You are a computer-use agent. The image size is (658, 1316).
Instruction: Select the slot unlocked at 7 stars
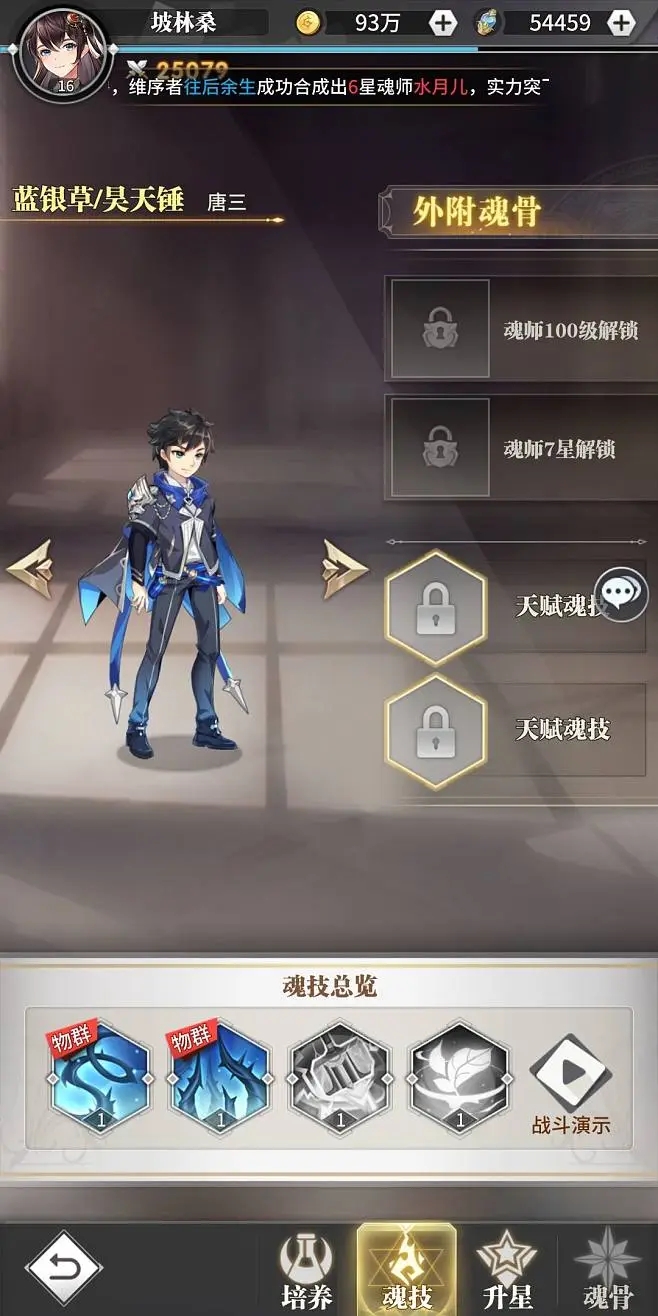[x=440, y=447]
